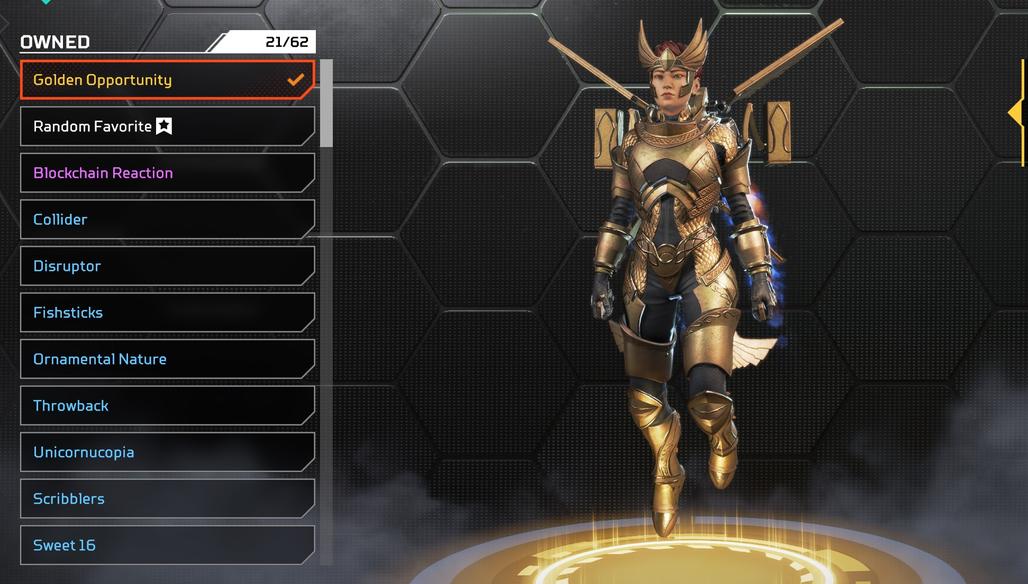Pick the Disruptor skin

167,266
